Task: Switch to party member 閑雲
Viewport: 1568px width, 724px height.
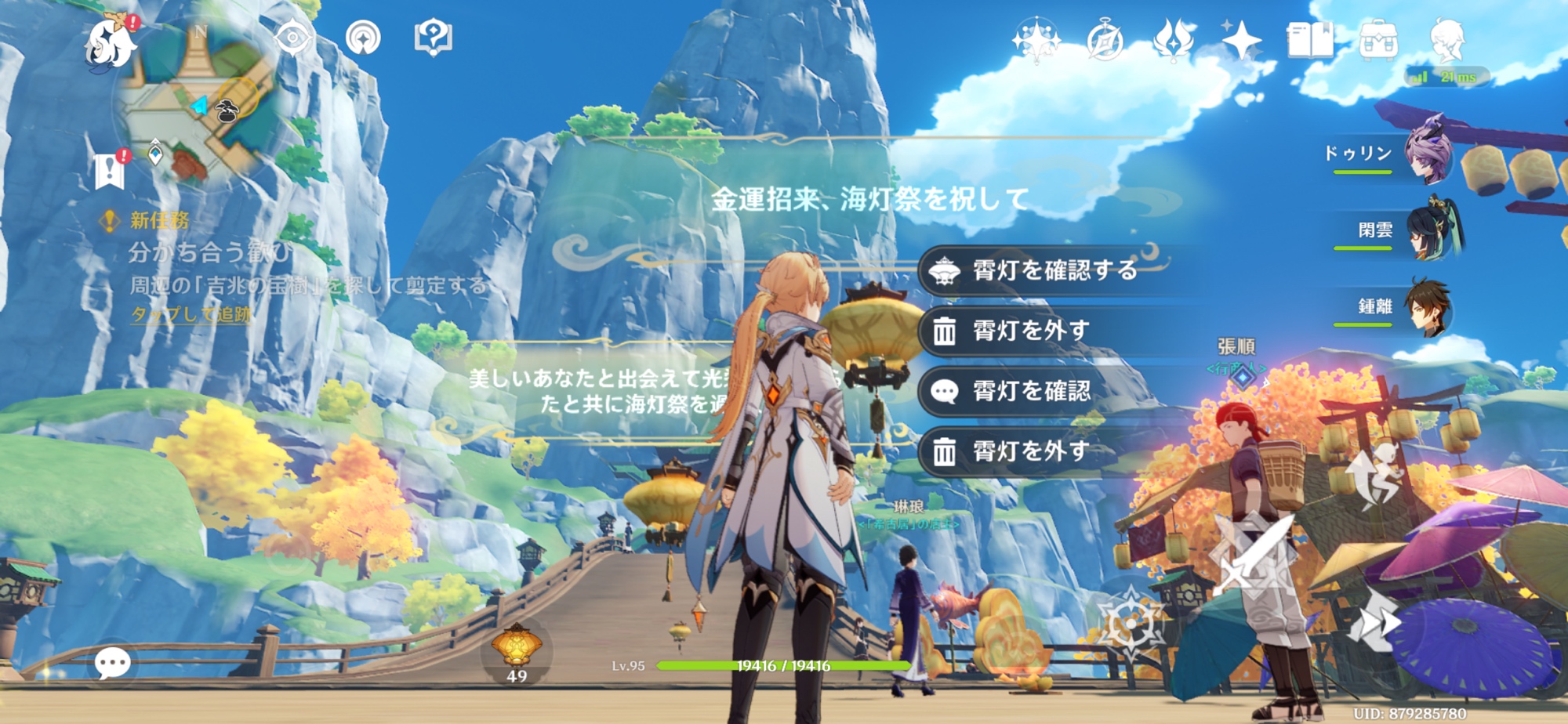Action: pos(1434,230)
